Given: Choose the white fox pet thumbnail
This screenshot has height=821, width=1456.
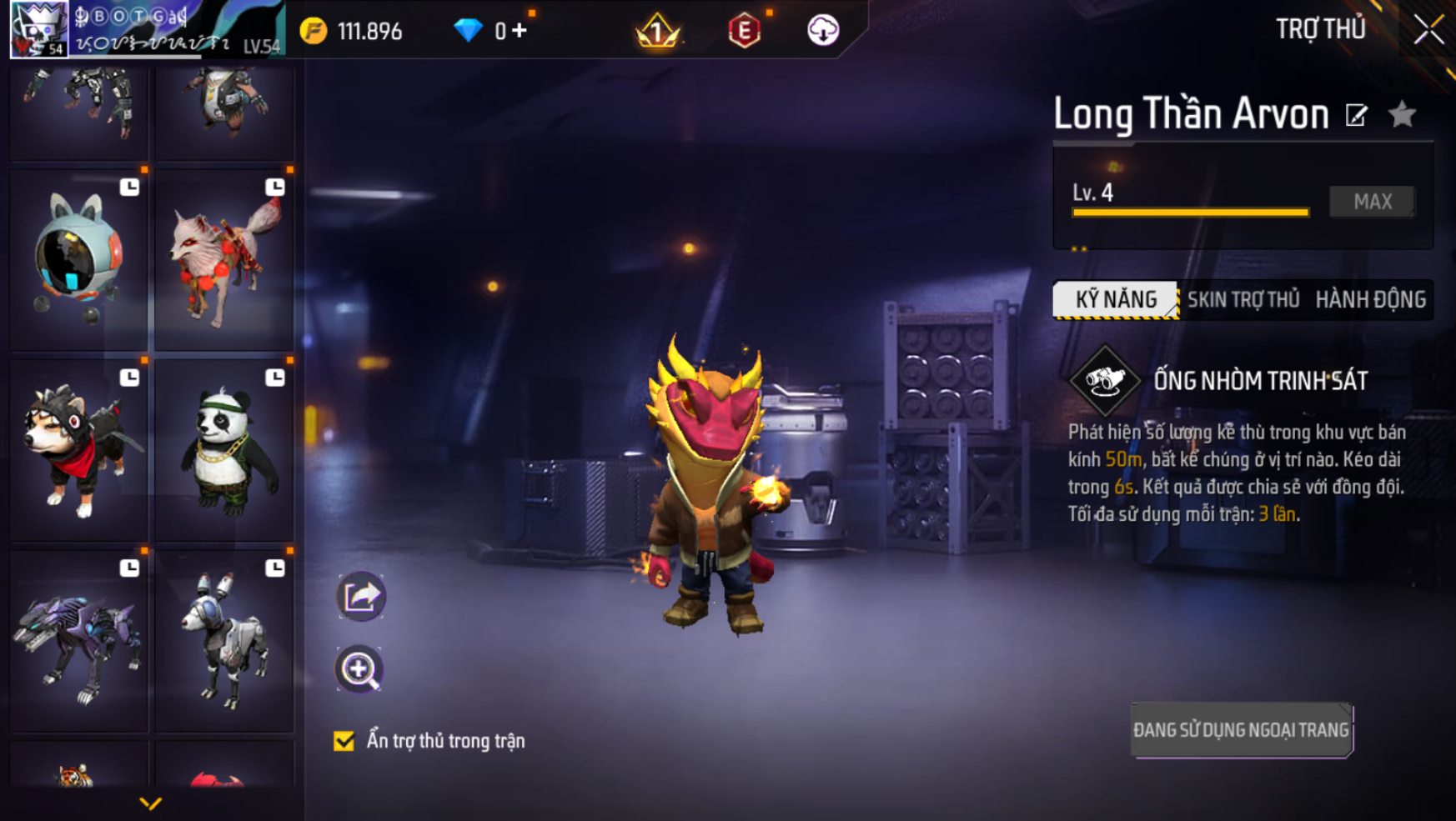Looking at the screenshot, I should (224, 260).
